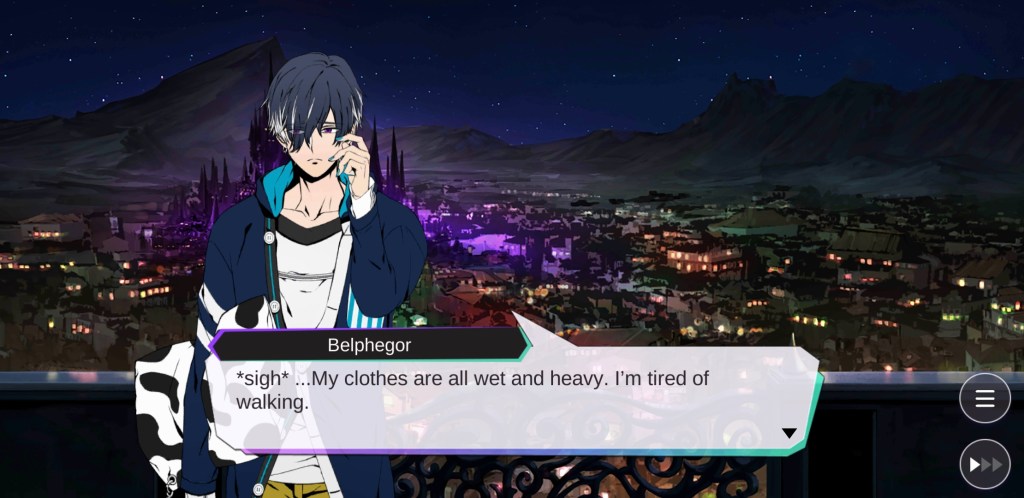The width and height of the screenshot is (1024, 498).
Task: Advance dialogue with the black arrow
Action: (789, 433)
